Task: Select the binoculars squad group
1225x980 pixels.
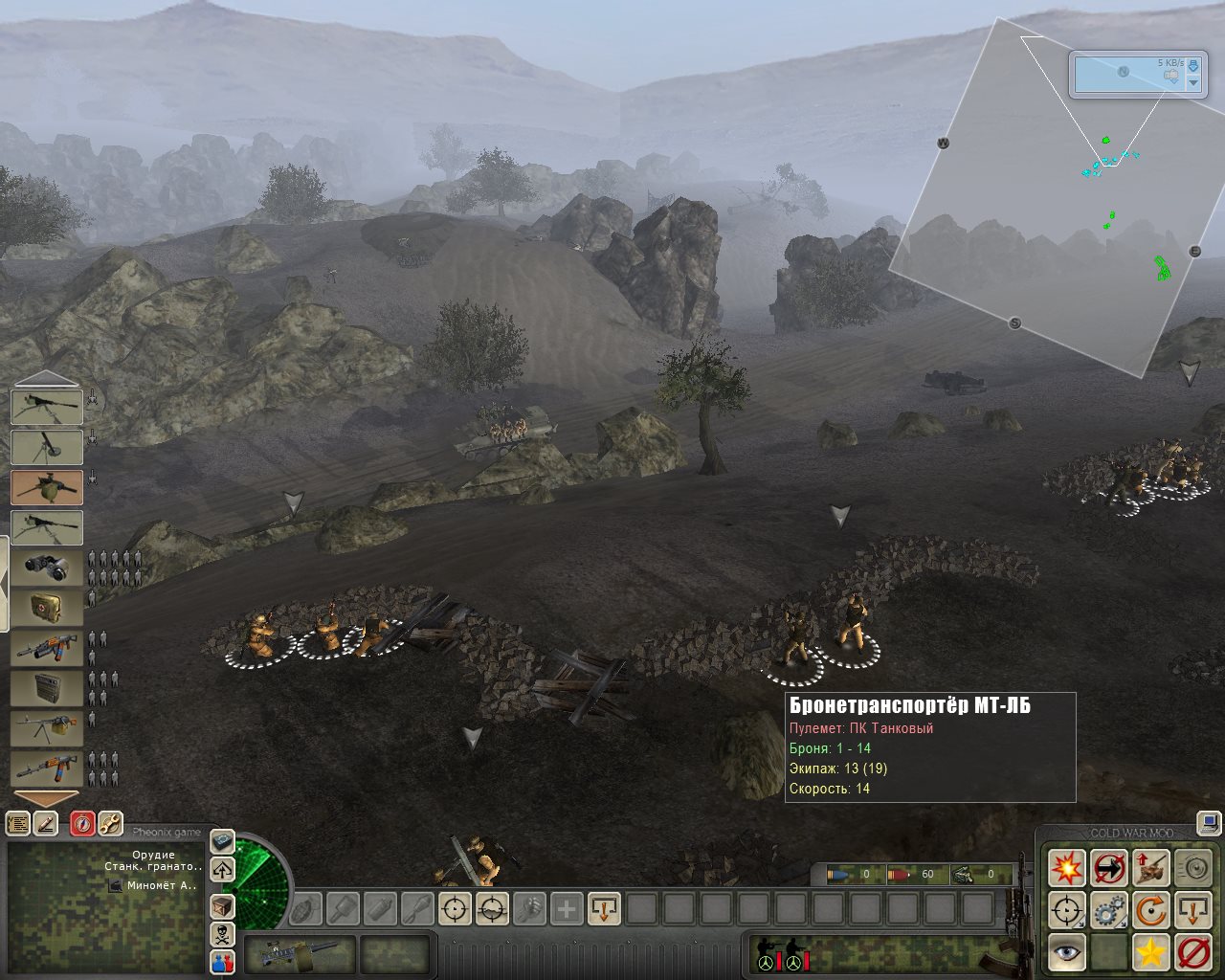Action: 46,568
